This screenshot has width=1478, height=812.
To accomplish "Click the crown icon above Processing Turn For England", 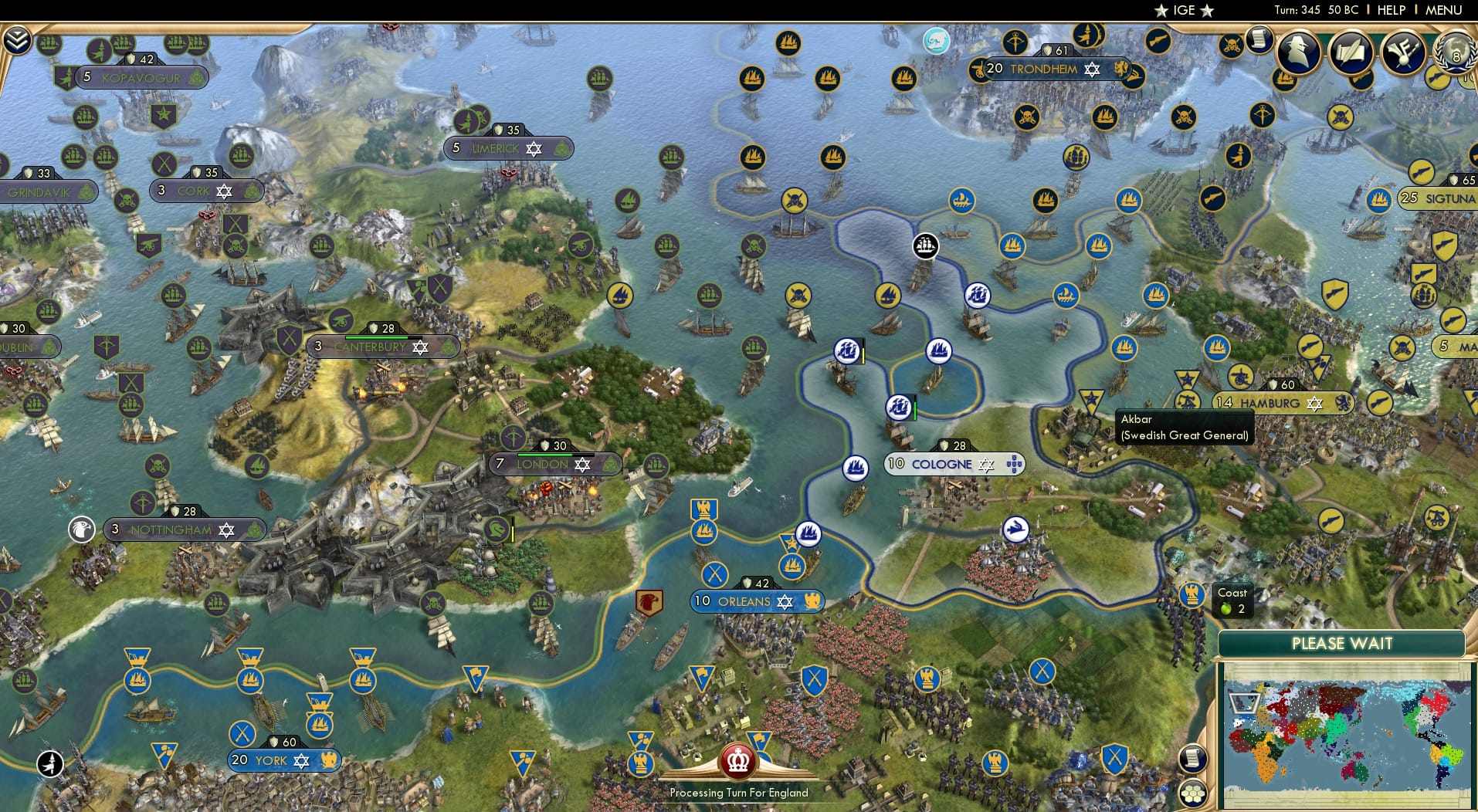I will point(737,763).
